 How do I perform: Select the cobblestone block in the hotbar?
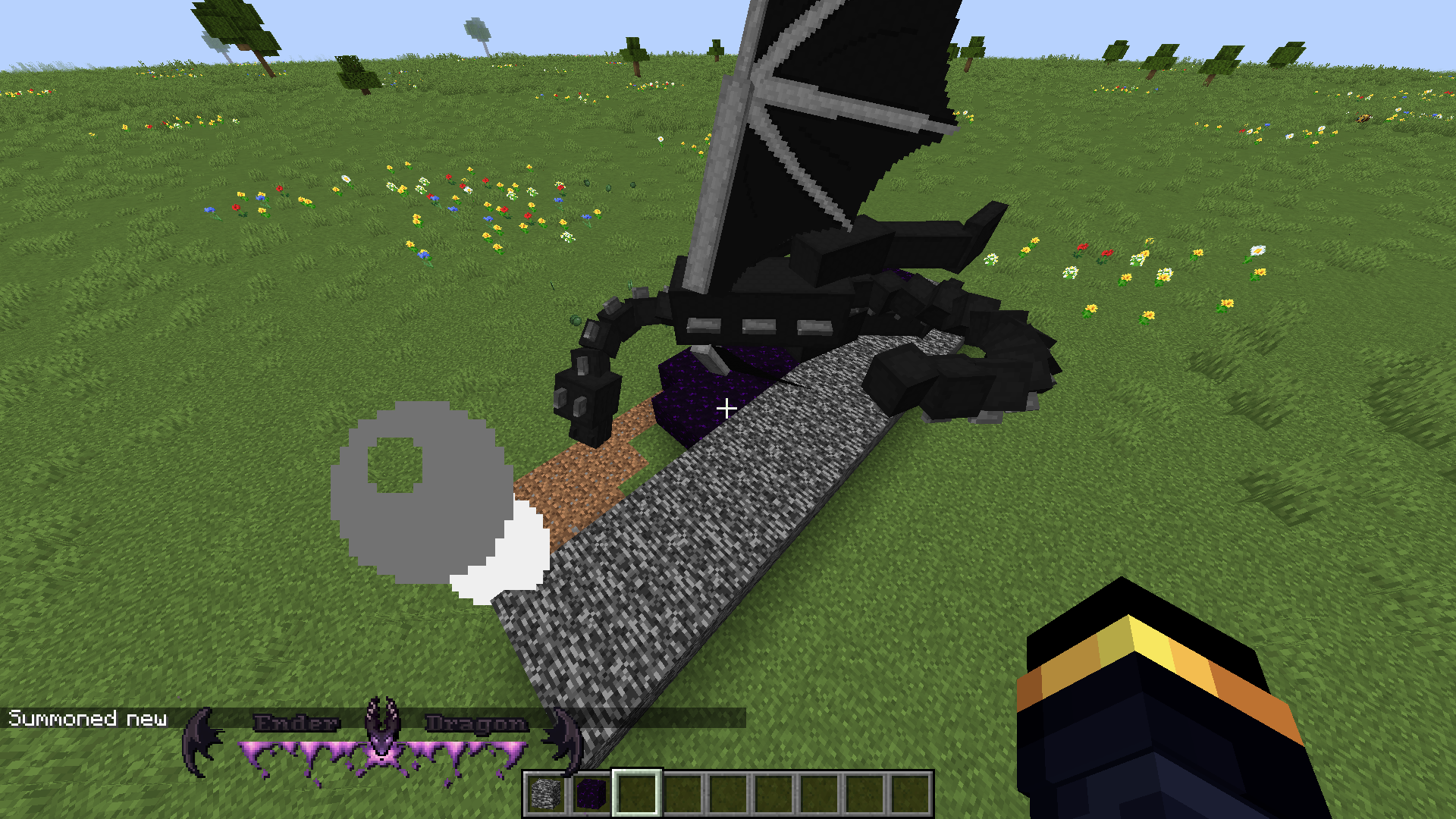(x=544, y=789)
